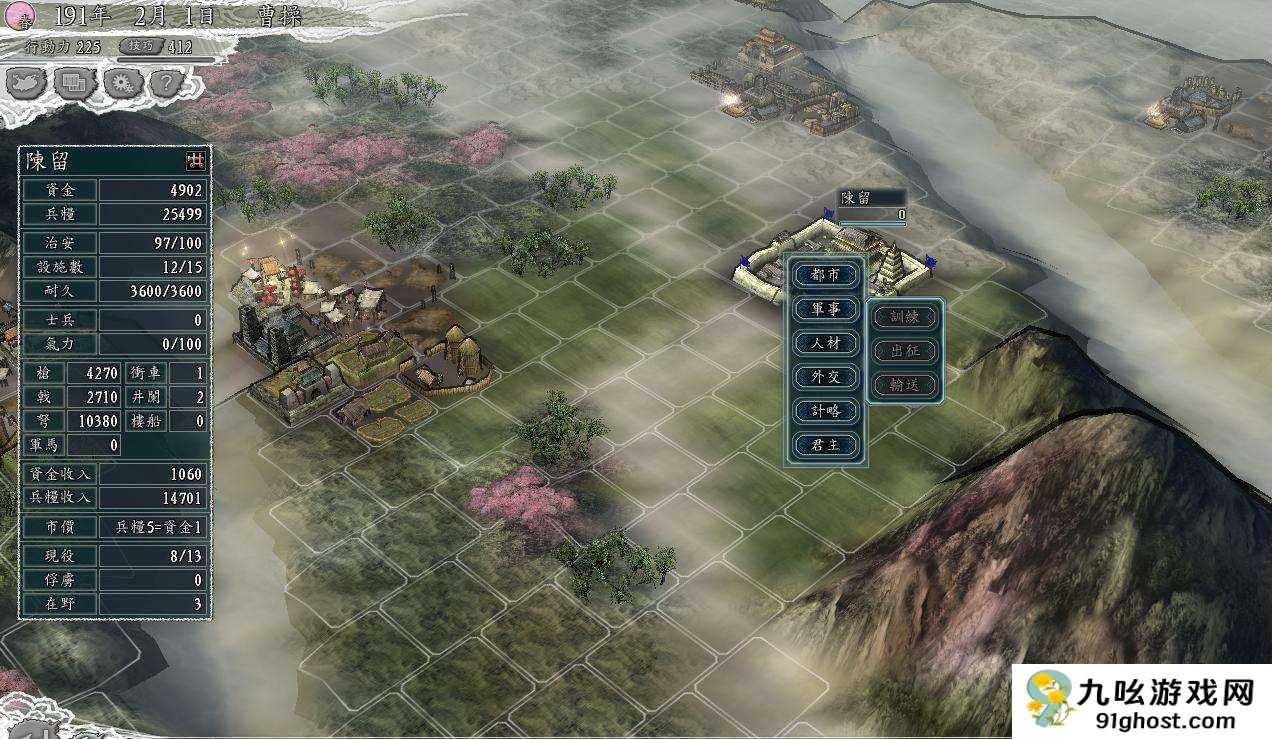Open the 君主 (Ruler) menu
The height and width of the screenshot is (739, 1272).
[x=826, y=445]
